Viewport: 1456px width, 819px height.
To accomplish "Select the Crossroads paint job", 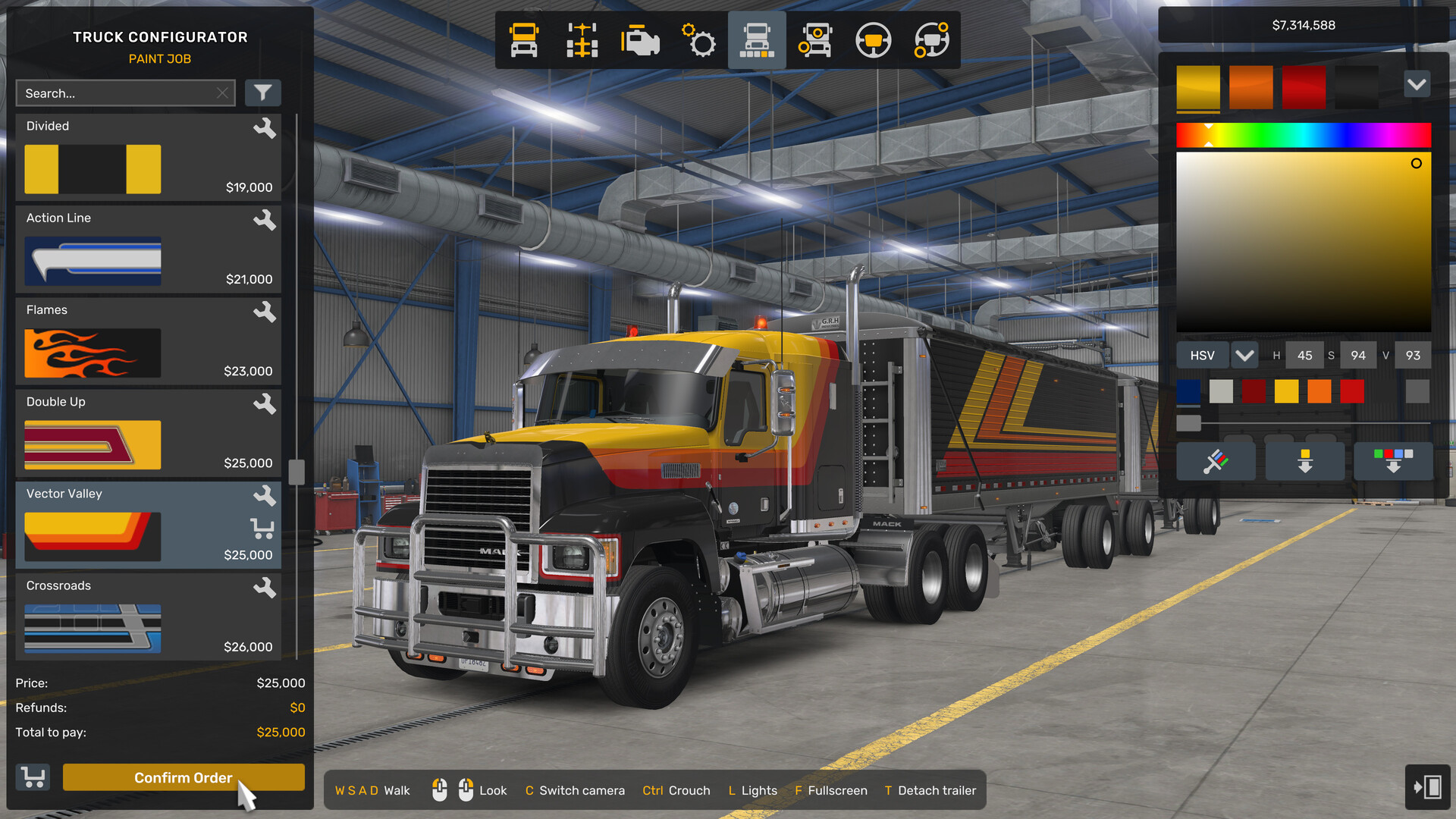I will pos(114,616).
